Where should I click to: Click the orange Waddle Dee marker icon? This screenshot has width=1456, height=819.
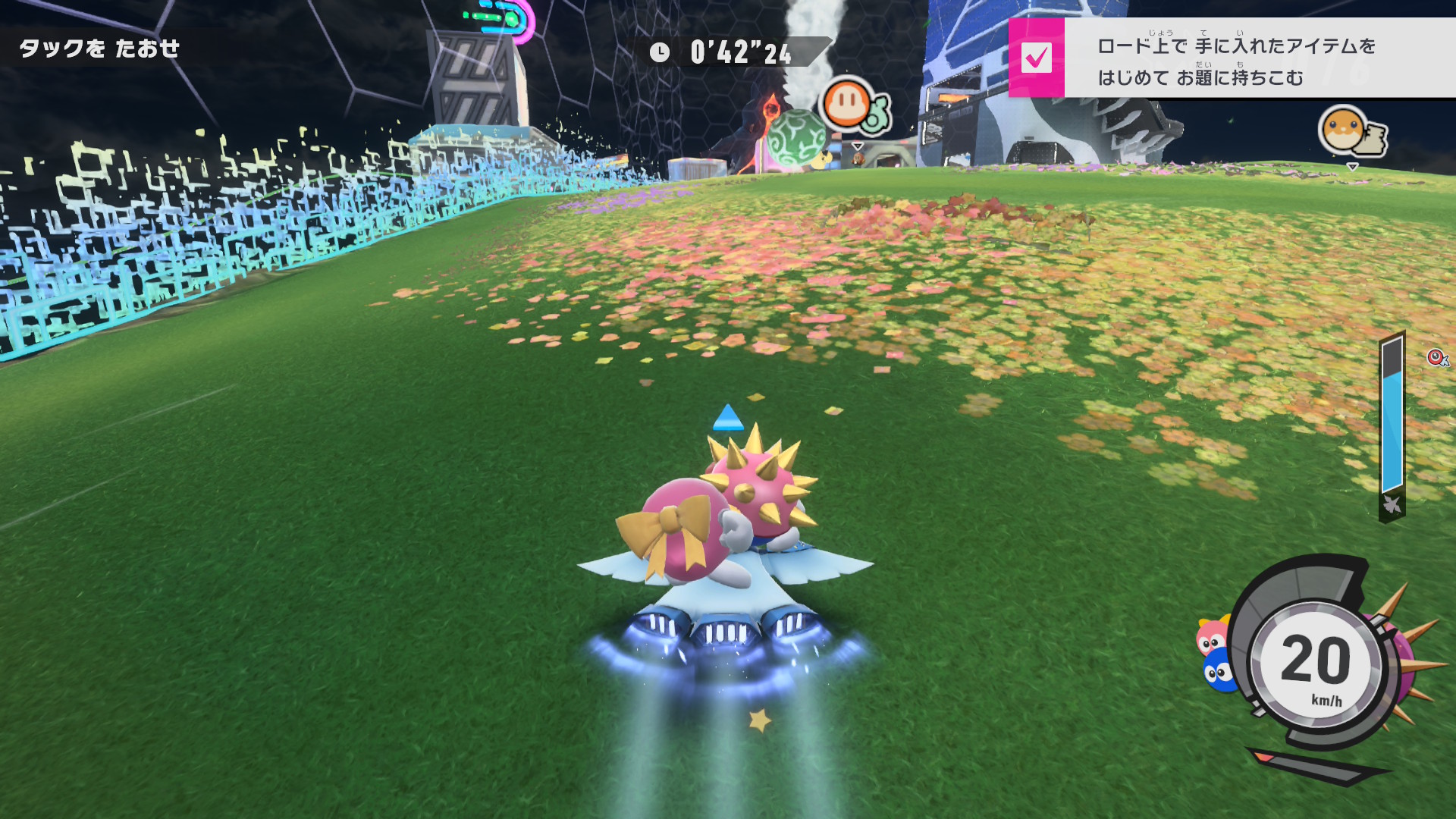(x=848, y=104)
